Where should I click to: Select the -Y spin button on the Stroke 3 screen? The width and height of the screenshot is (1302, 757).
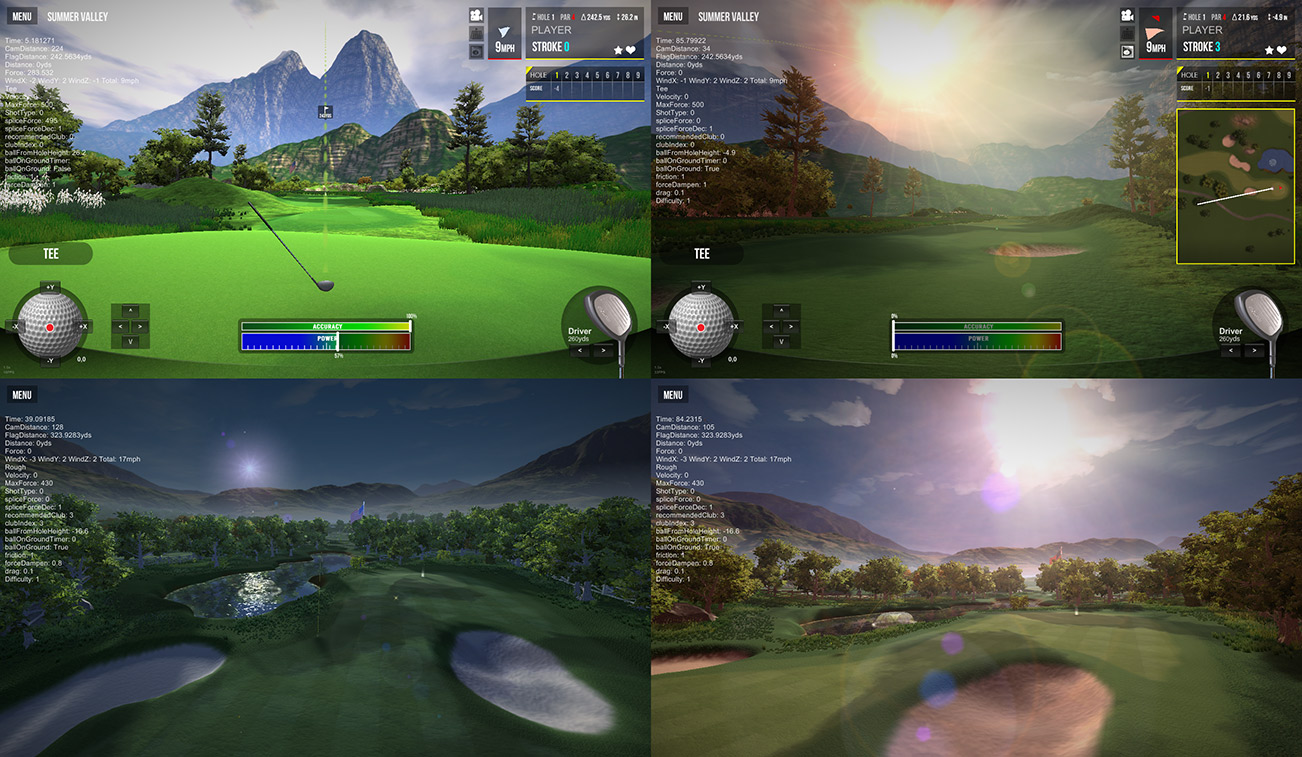point(701,361)
